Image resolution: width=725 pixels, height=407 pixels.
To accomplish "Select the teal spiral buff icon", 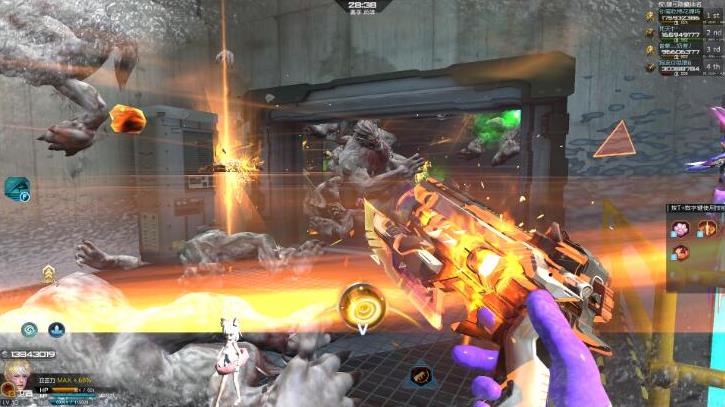I will pyautogui.click(x=30, y=329).
